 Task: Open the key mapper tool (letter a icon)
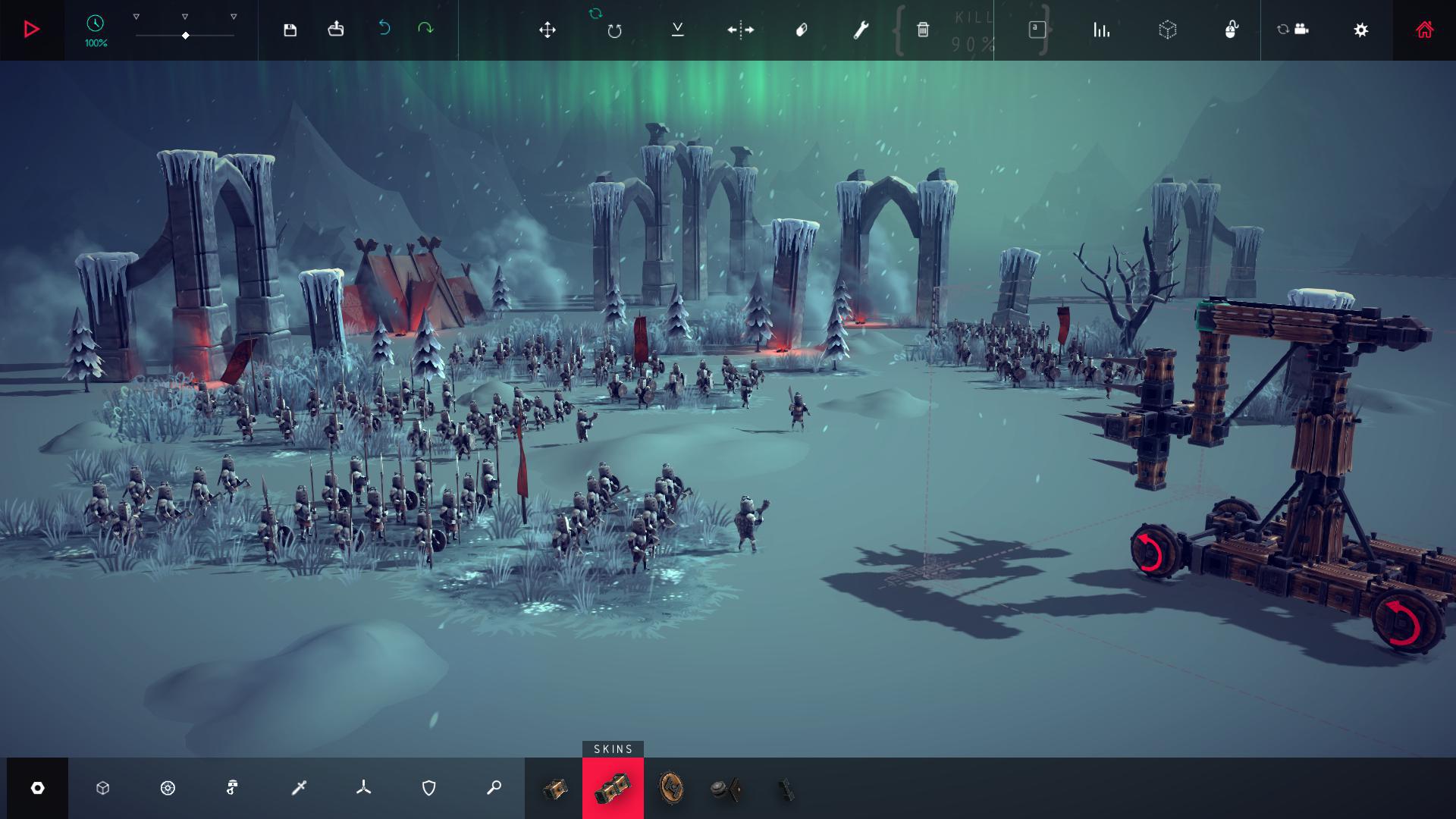[x=1037, y=29]
